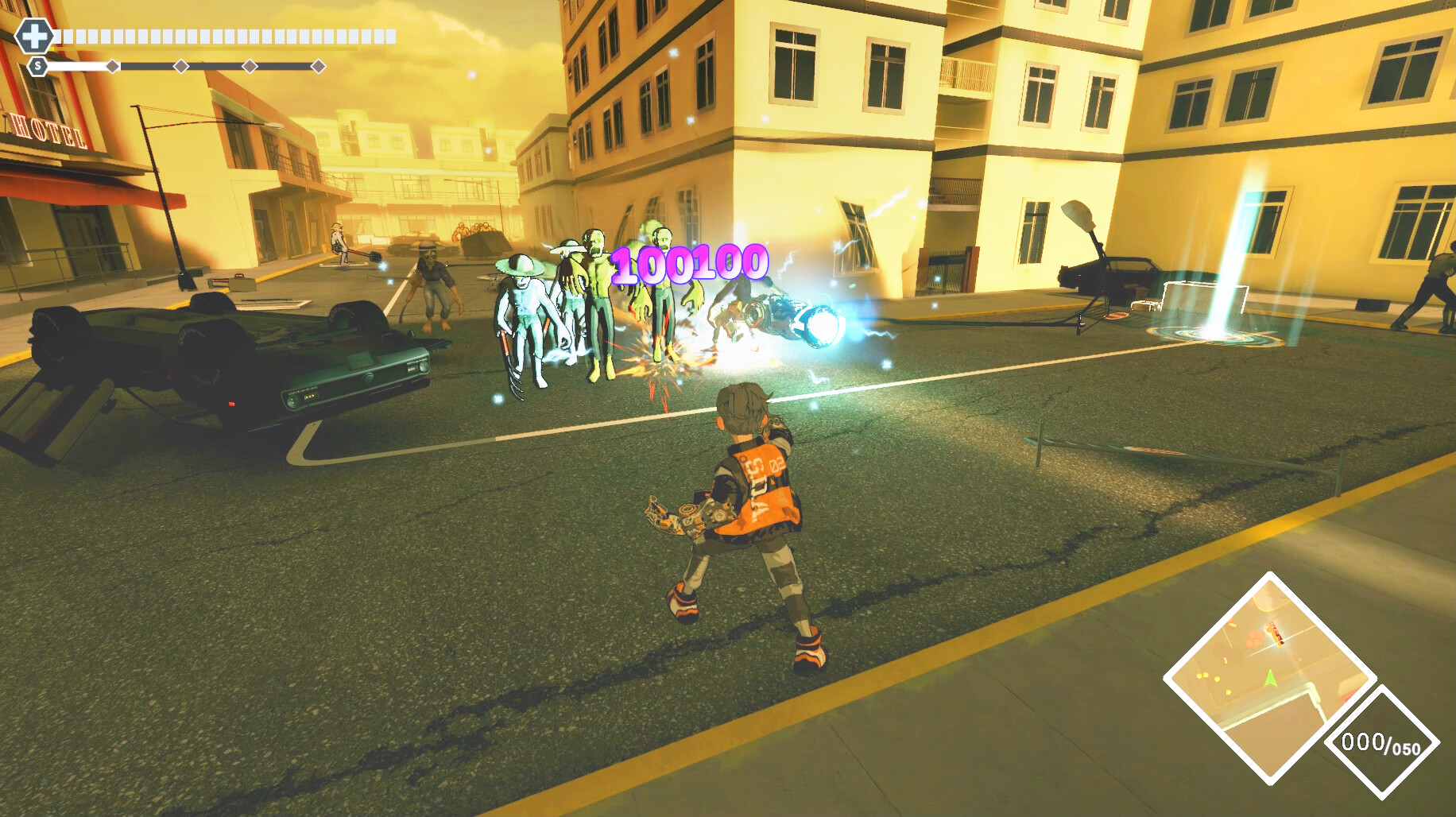This screenshot has width=1456, height=817.
Task: Click the purple '100100' damage number popup
Action: [690, 262]
